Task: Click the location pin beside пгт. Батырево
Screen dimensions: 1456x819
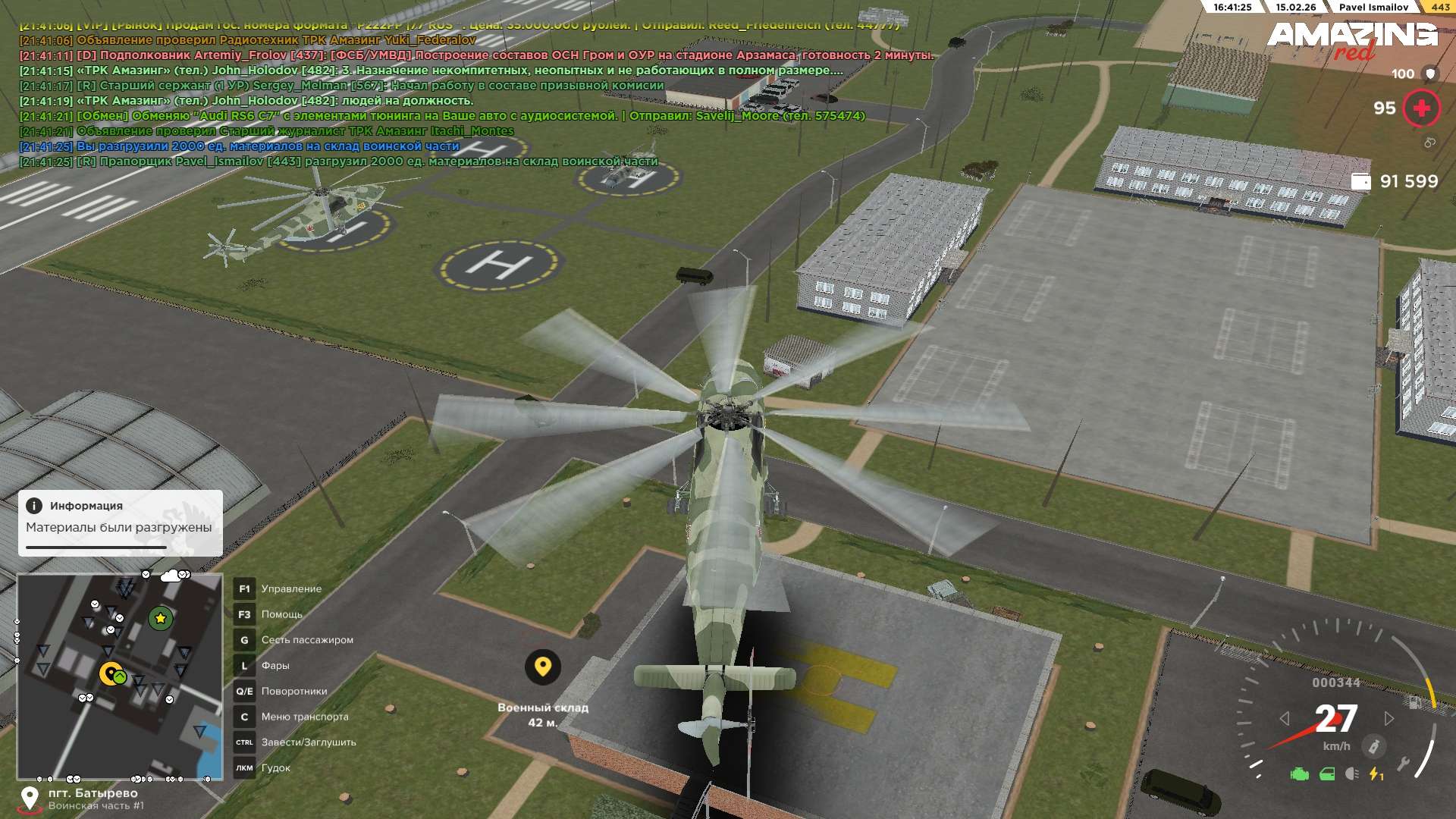Action: point(30,798)
